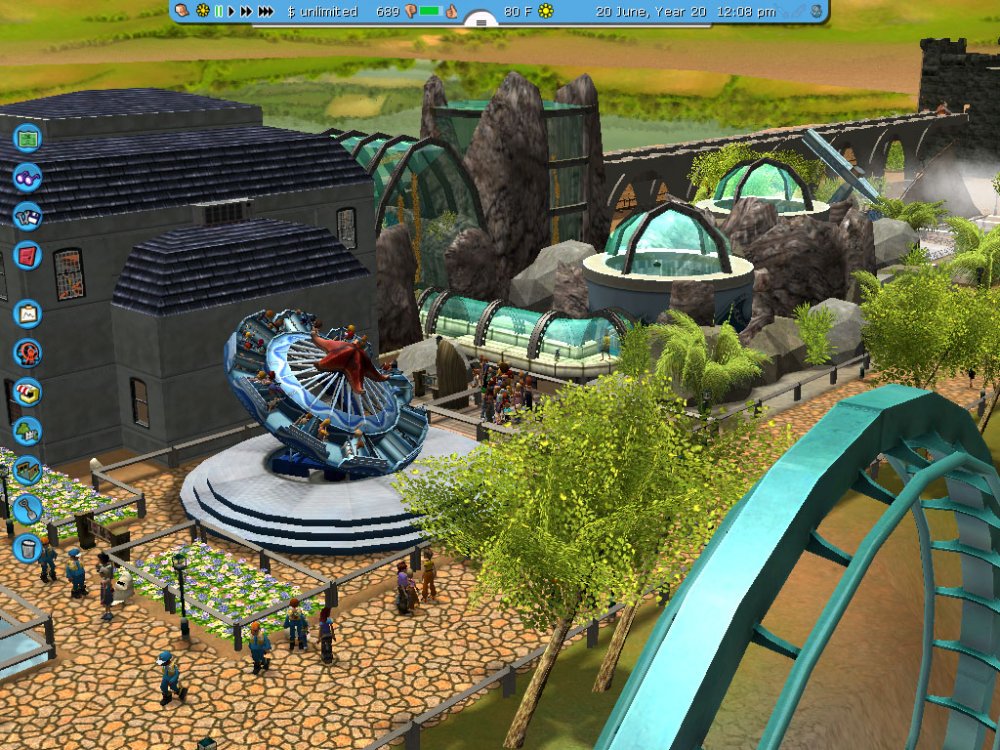Click the red scenario objectives book

27,255
